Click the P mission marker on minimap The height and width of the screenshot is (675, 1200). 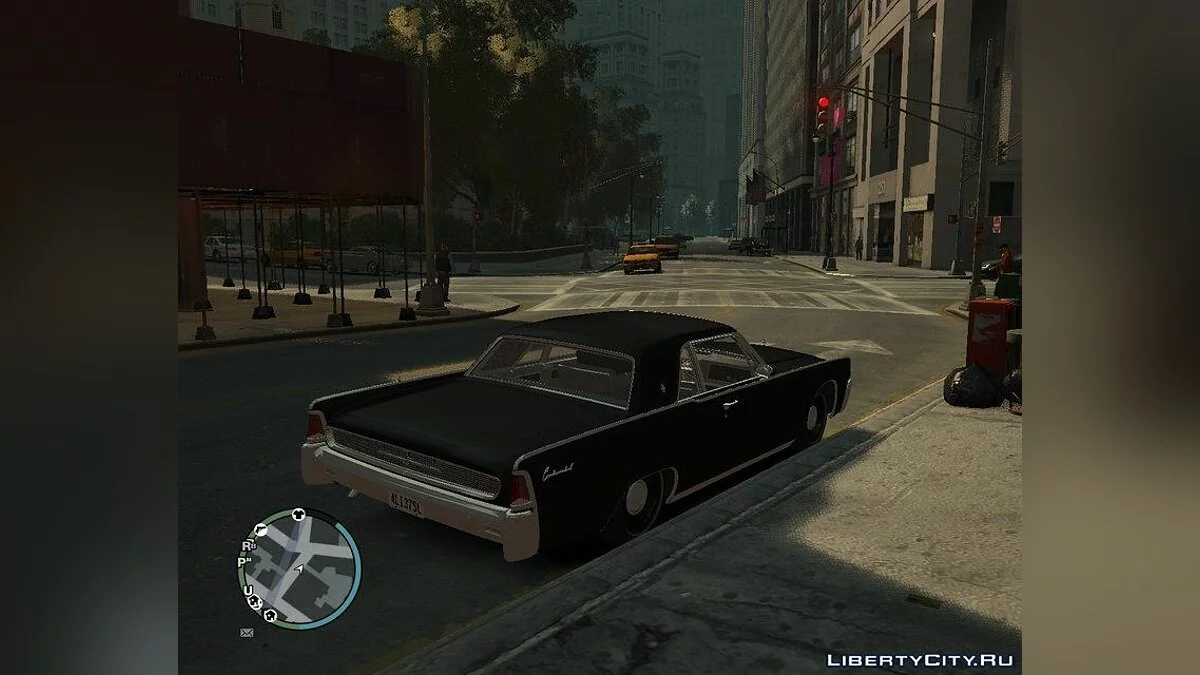tap(243, 562)
